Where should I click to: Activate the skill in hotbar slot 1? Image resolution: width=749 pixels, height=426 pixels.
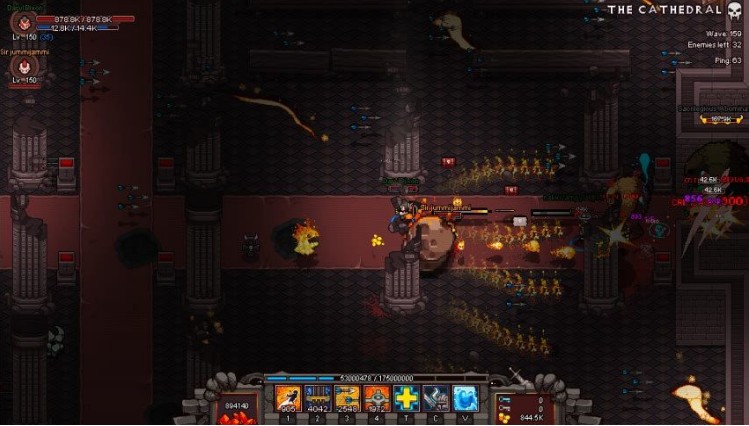[x=288, y=398]
